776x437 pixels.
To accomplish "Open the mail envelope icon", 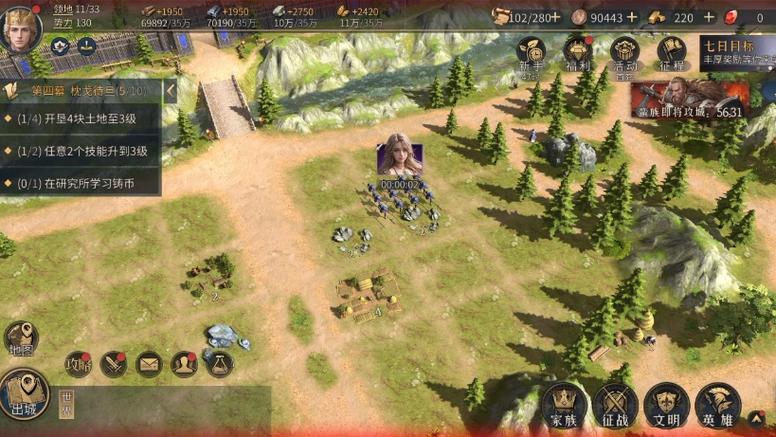I will coord(149,364).
